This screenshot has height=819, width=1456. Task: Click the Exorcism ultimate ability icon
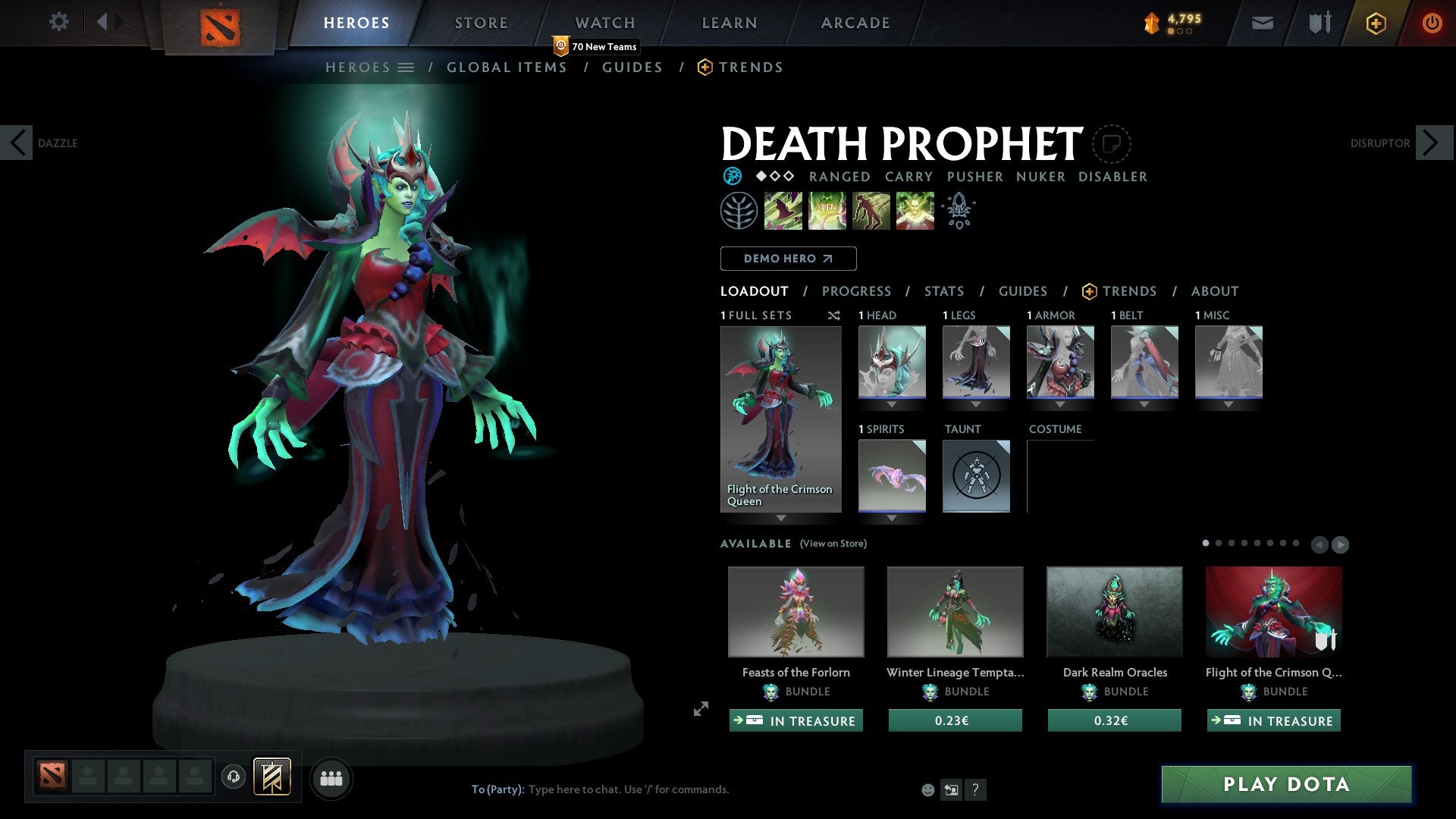(x=915, y=210)
